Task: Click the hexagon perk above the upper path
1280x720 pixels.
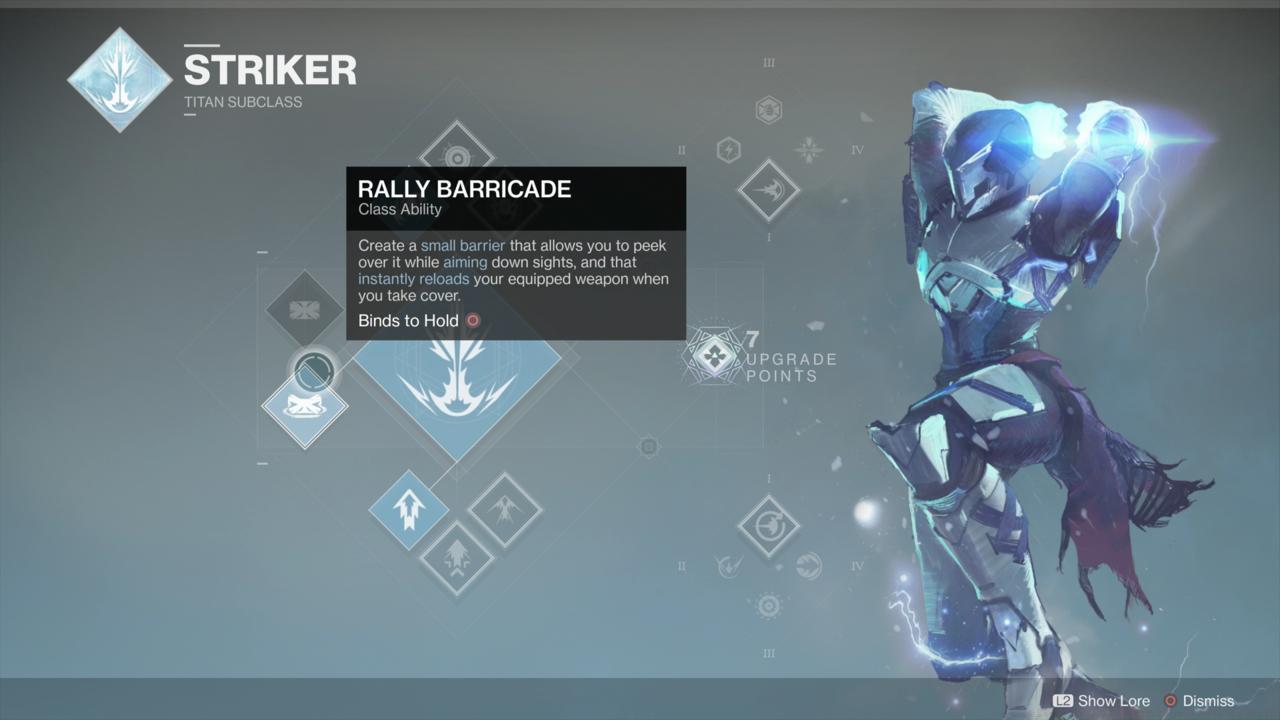Action: click(768, 108)
